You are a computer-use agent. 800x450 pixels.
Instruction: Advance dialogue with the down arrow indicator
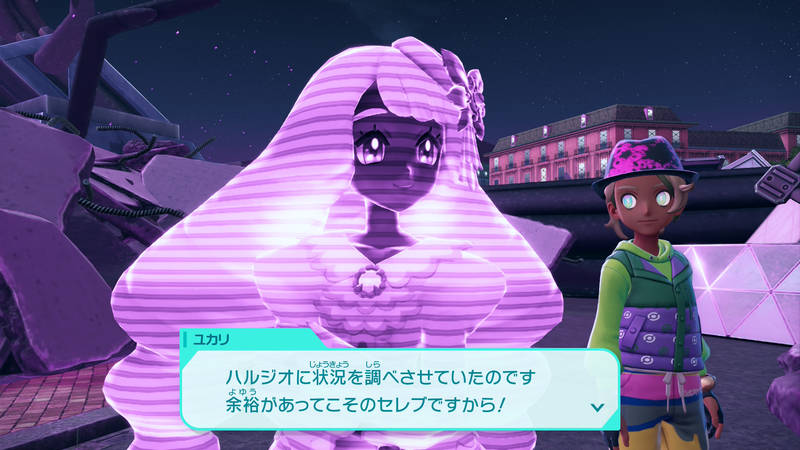click(597, 407)
